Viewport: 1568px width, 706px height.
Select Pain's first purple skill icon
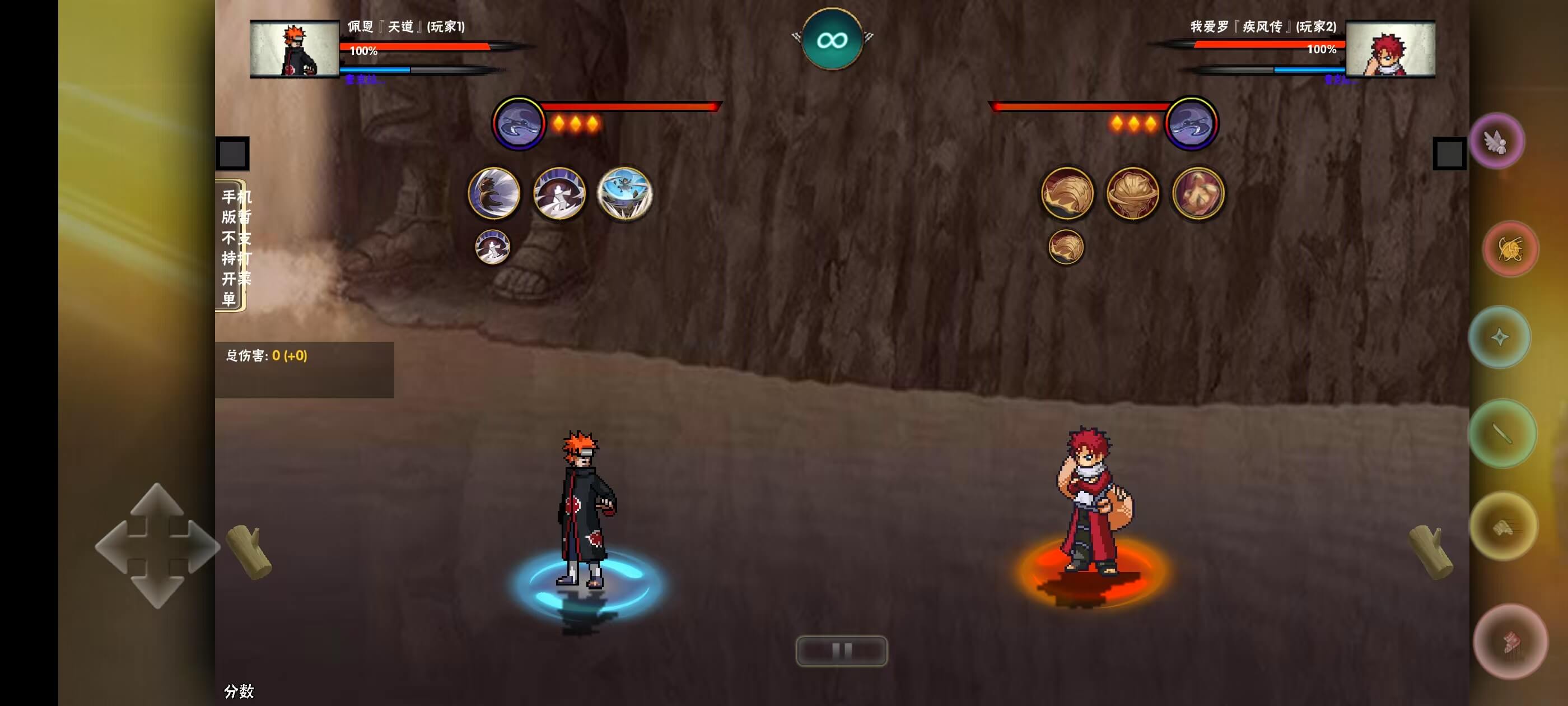pyautogui.click(x=494, y=193)
